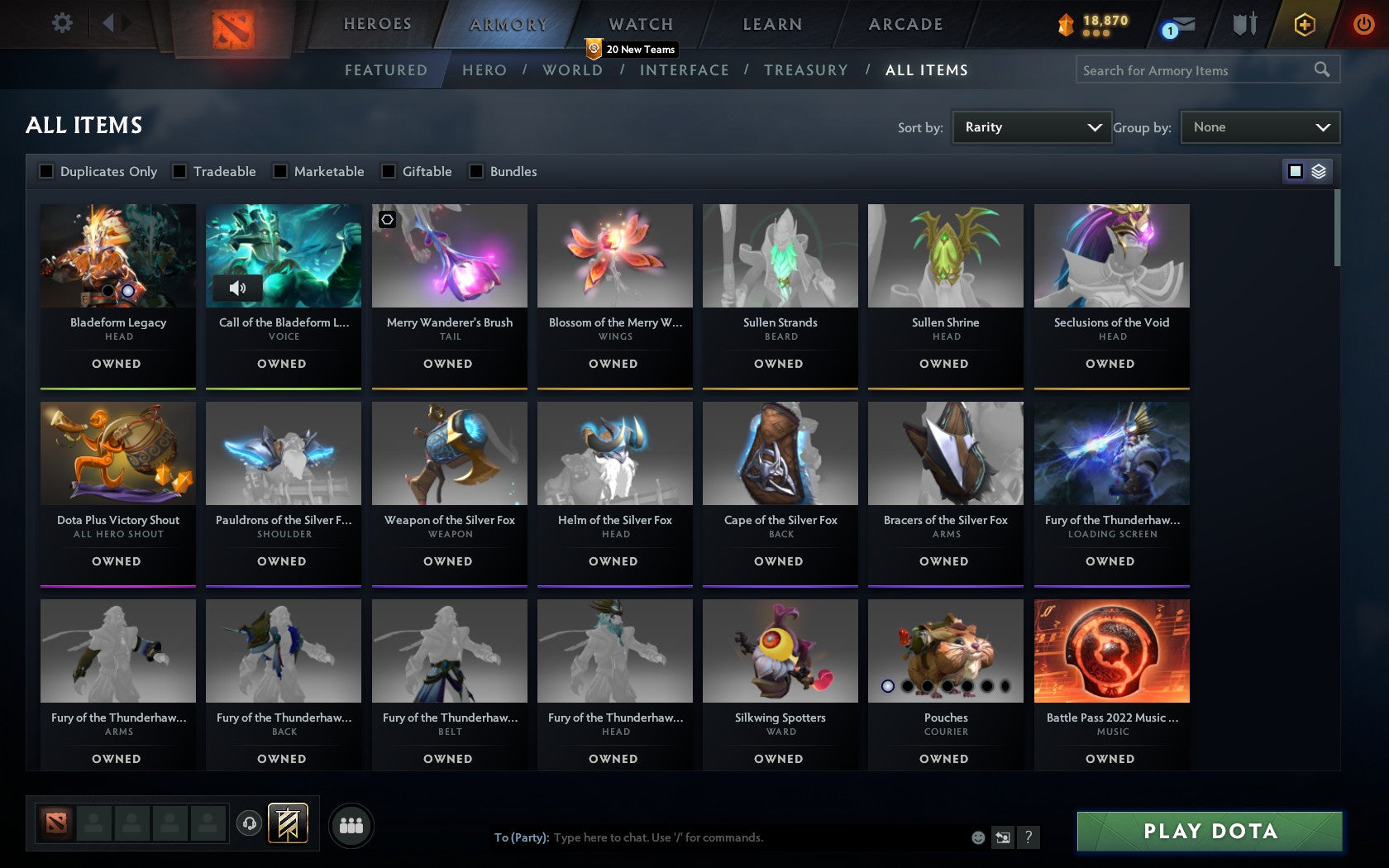This screenshot has height=868, width=1389.
Task: Open the armory with the shield and sword icon
Action: click(1243, 25)
